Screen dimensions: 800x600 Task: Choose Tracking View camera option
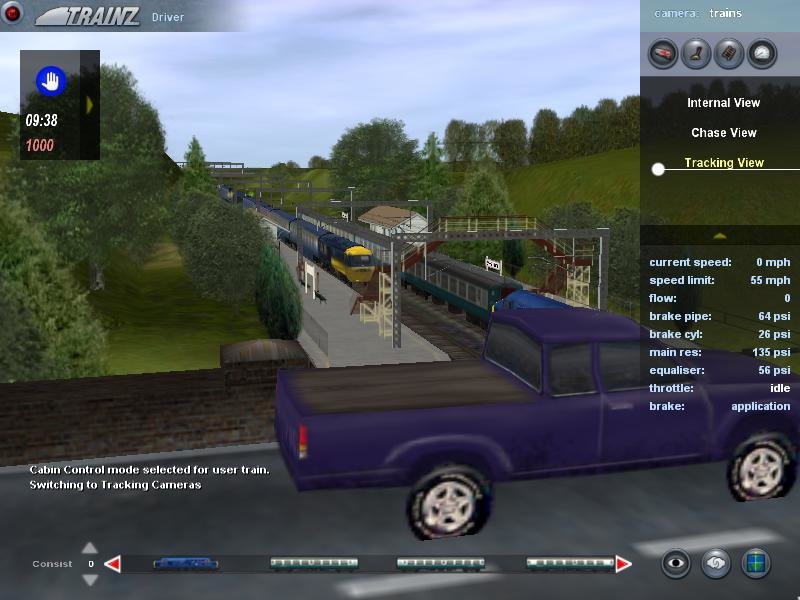click(723, 163)
